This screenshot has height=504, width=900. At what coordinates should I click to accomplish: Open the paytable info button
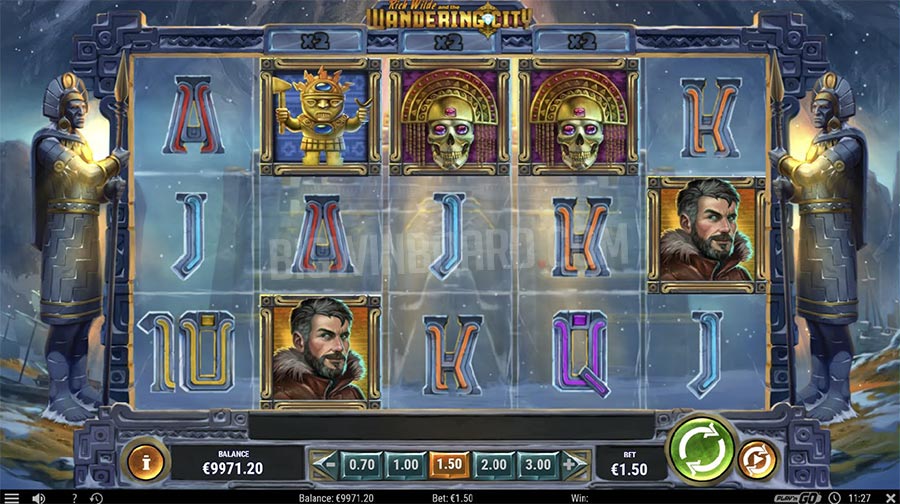143,463
